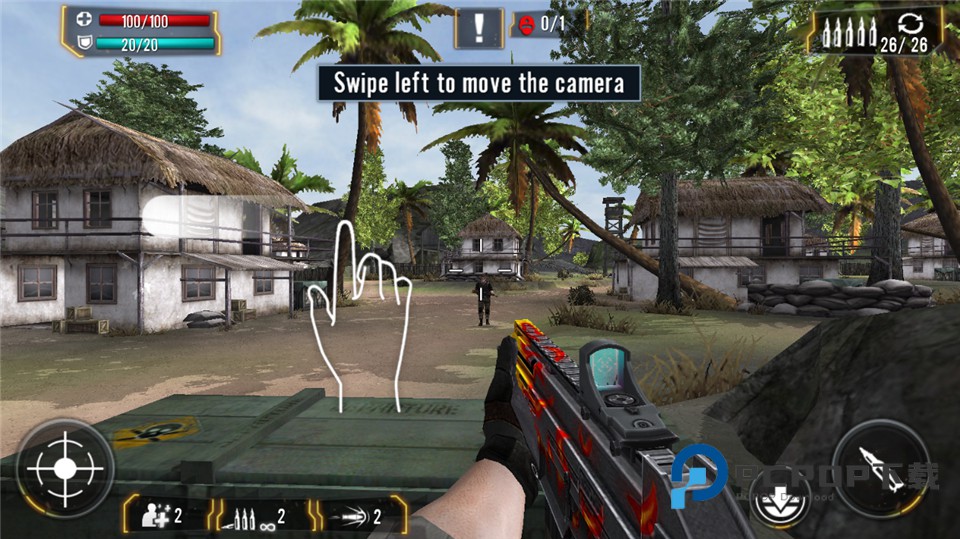Reload using the circular arrows icon
The width and height of the screenshot is (960, 539).
coord(908,24)
